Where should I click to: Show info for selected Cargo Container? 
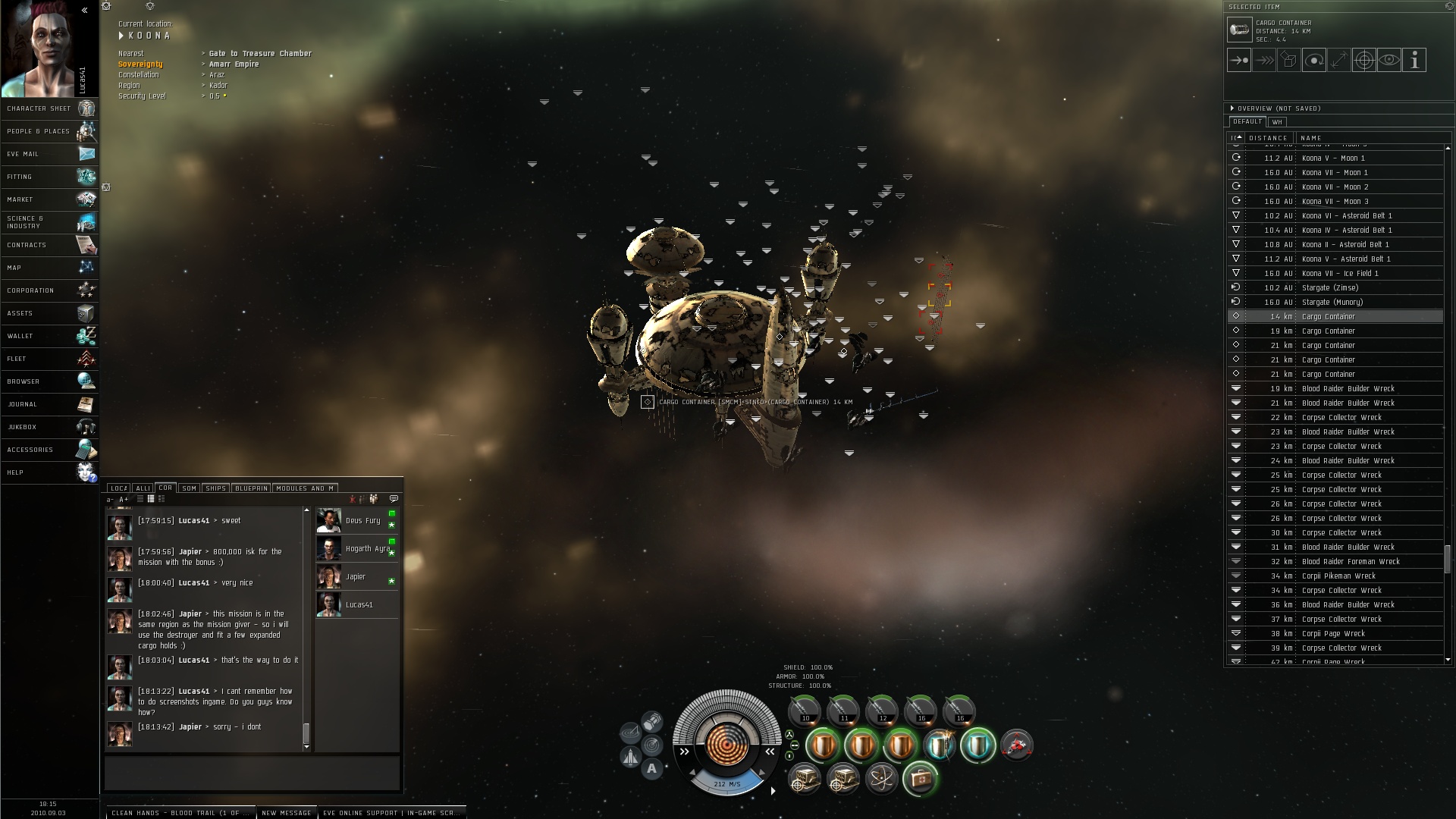click(1414, 61)
